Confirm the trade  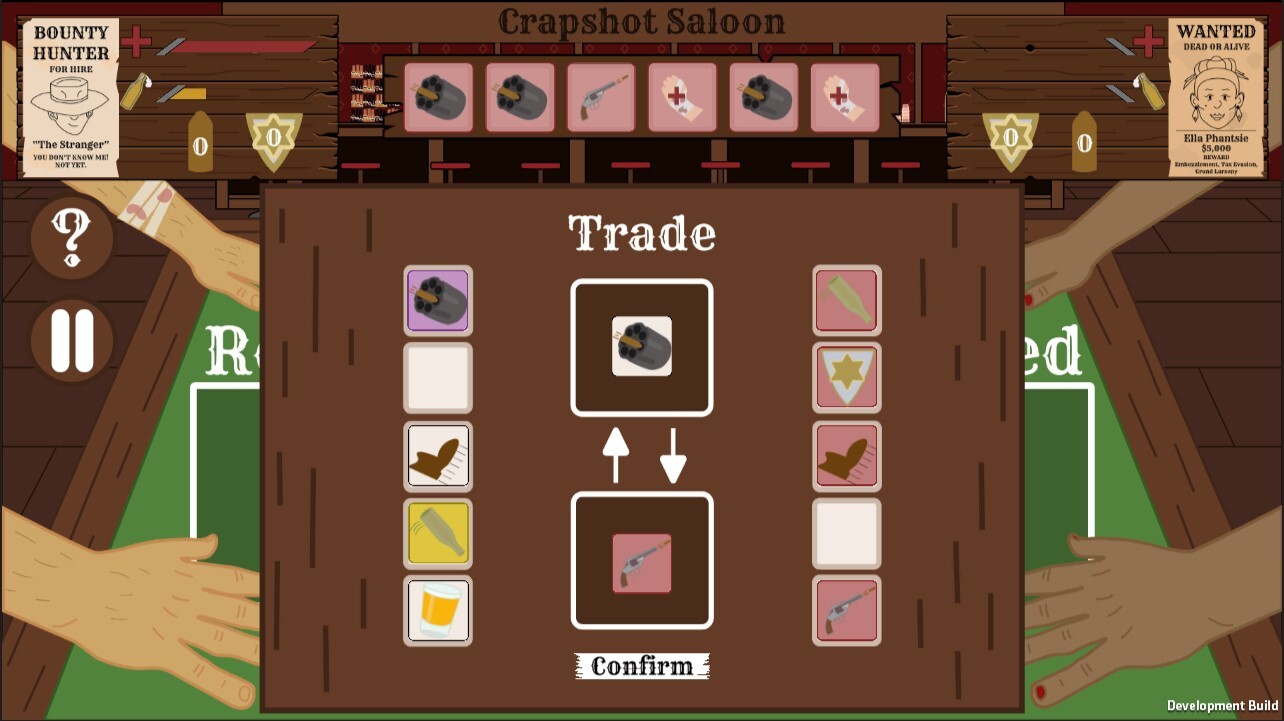(642, 666)
